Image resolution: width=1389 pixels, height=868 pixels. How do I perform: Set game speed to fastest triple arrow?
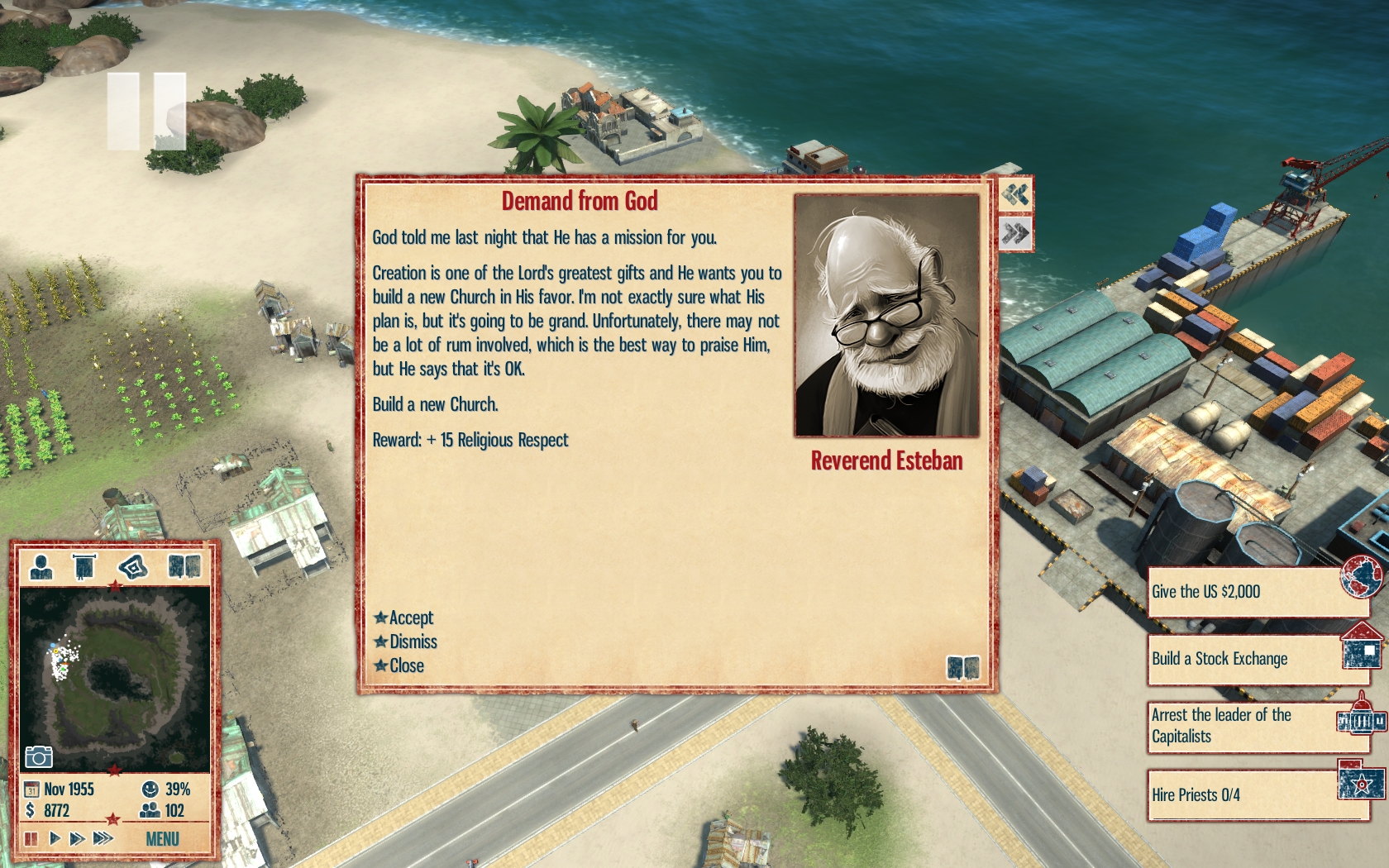point(103,838)
